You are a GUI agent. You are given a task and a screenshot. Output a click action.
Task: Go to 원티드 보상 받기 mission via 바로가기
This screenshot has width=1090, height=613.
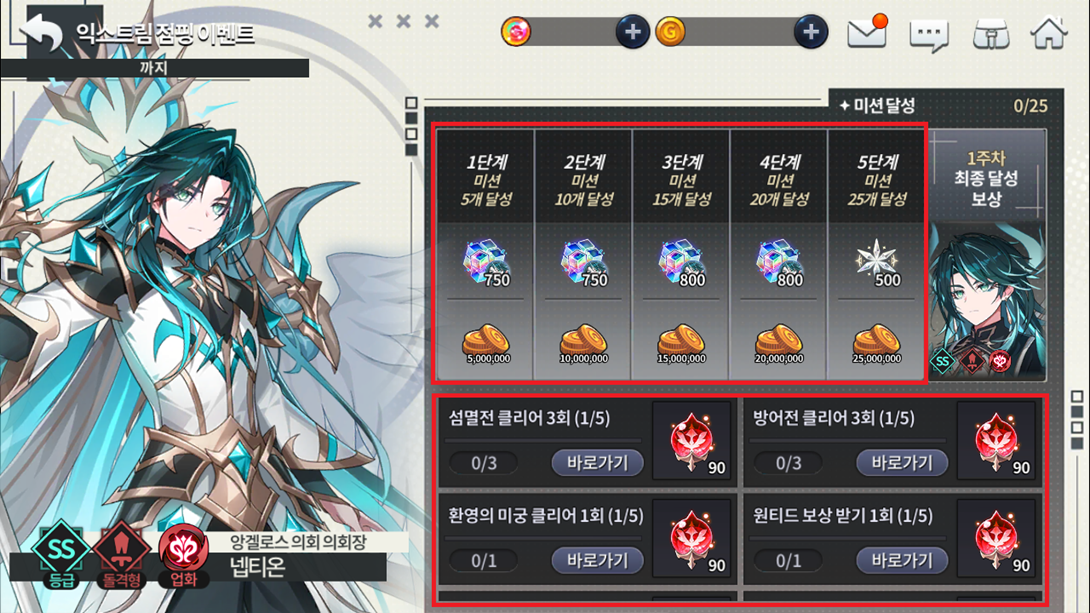point(902,560)
